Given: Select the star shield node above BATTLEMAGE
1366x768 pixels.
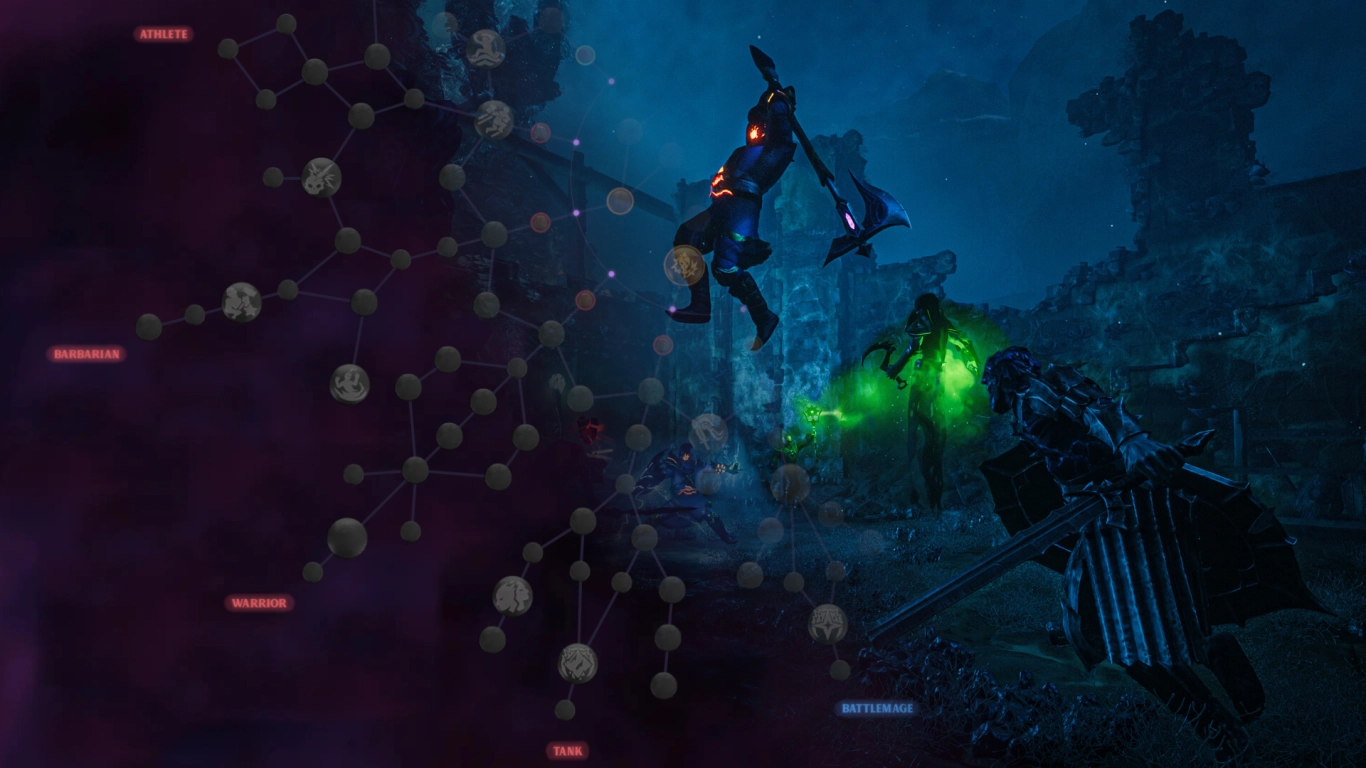Looking at the screenshot, I should click(x=827, y=623).
